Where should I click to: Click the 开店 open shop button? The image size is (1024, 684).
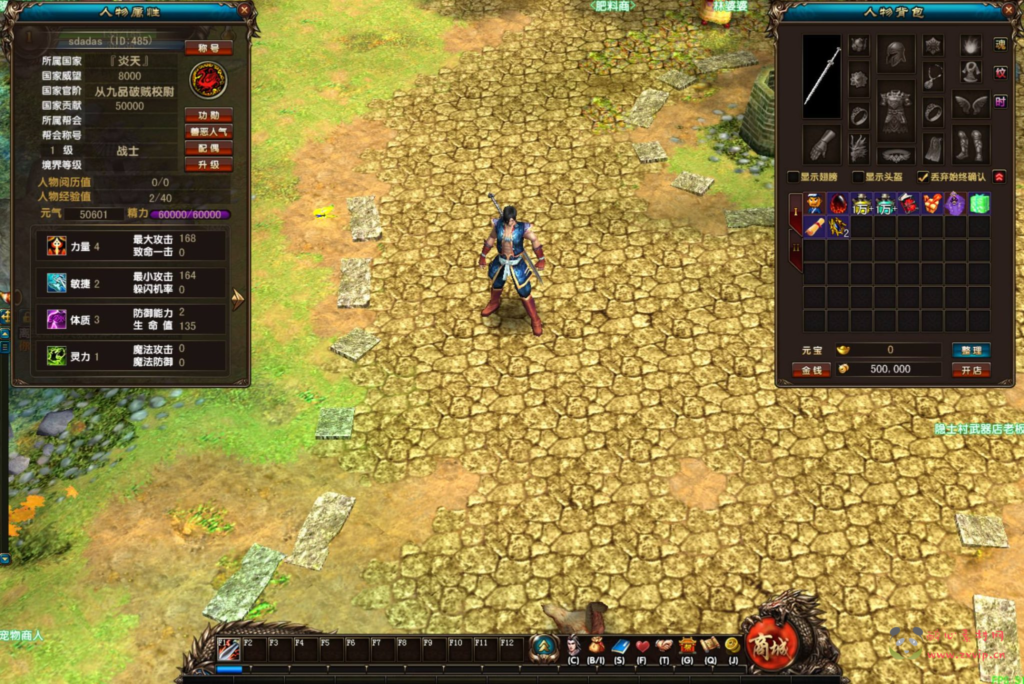tap(969, 369)
